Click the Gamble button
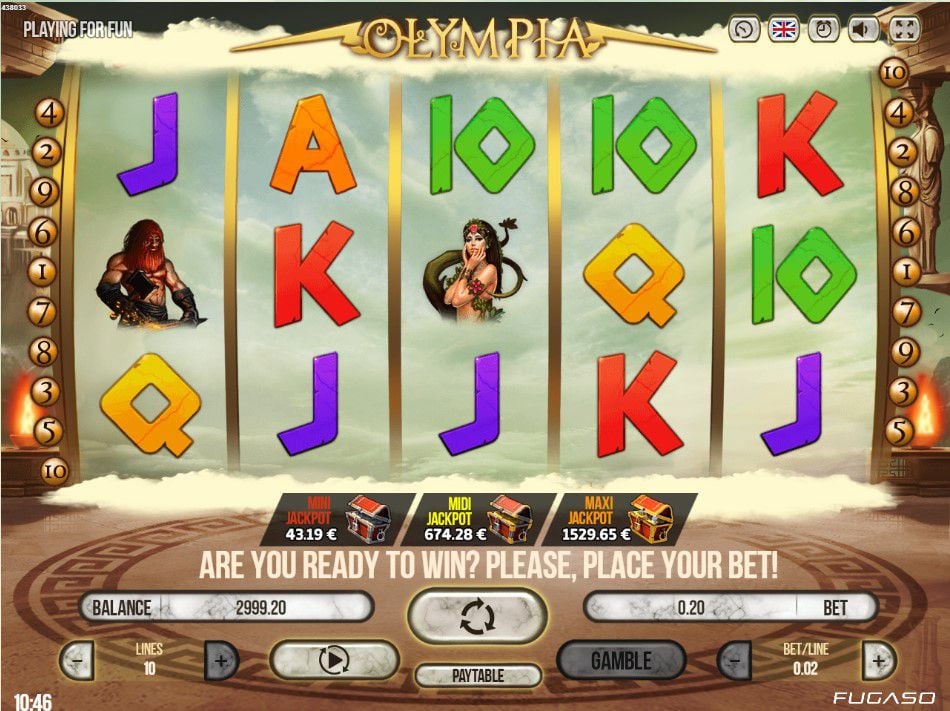Image resolution: width=950 pixels, height=711 pixels. pyautogui.click(x=621, y=660)
